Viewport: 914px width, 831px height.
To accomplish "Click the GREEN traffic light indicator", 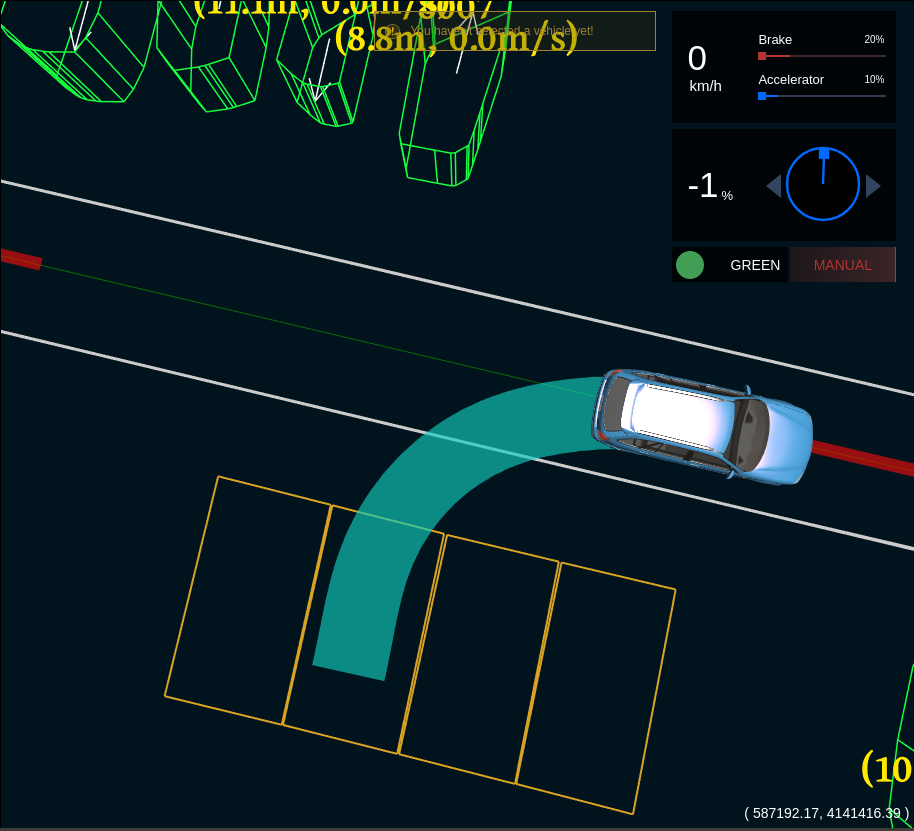I will click(690, 265).
